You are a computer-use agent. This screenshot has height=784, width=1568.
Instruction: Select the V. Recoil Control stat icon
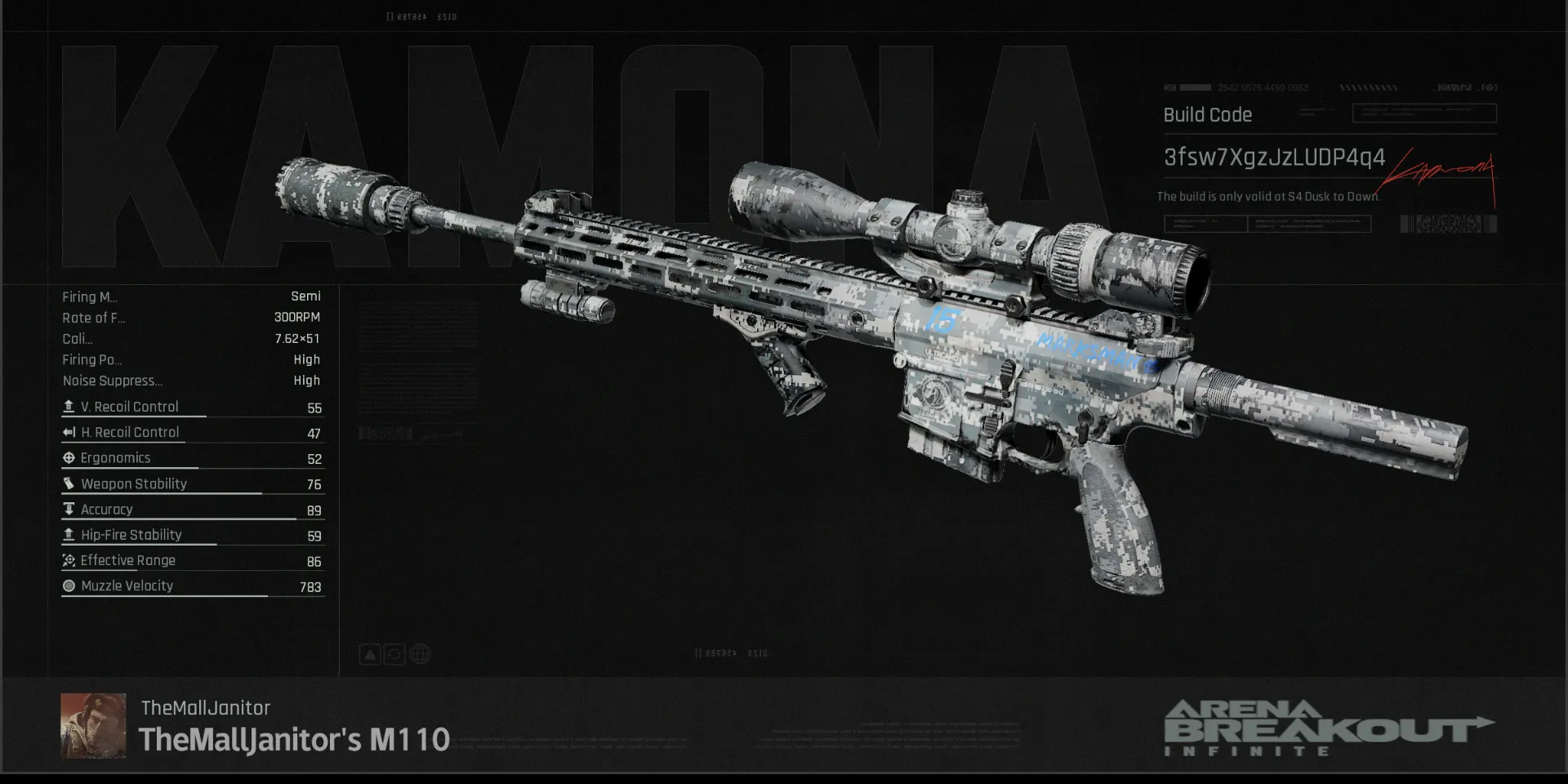point(69,406)
